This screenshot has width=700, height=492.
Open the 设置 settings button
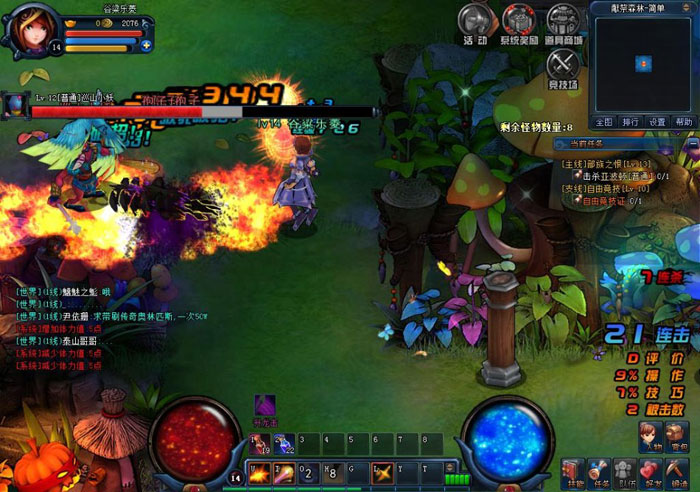coord(657,122)
